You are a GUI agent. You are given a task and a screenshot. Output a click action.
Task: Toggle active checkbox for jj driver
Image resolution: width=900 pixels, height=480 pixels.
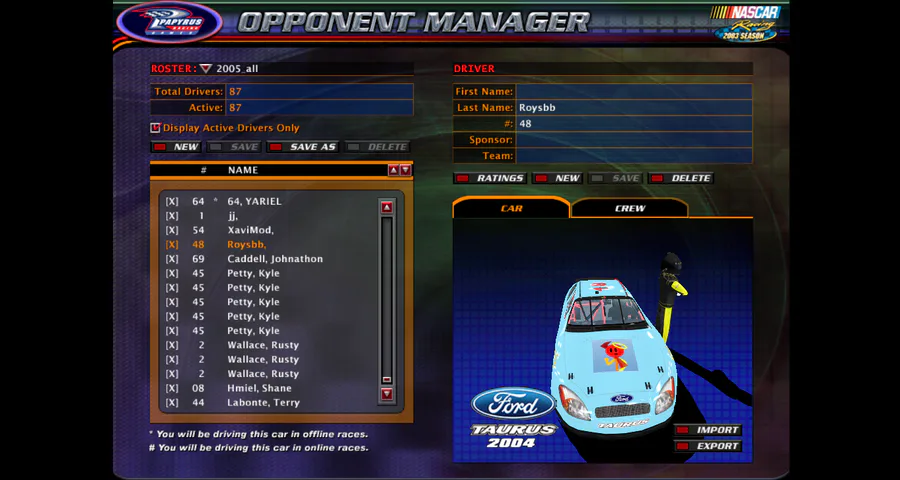tap(172, 216)
